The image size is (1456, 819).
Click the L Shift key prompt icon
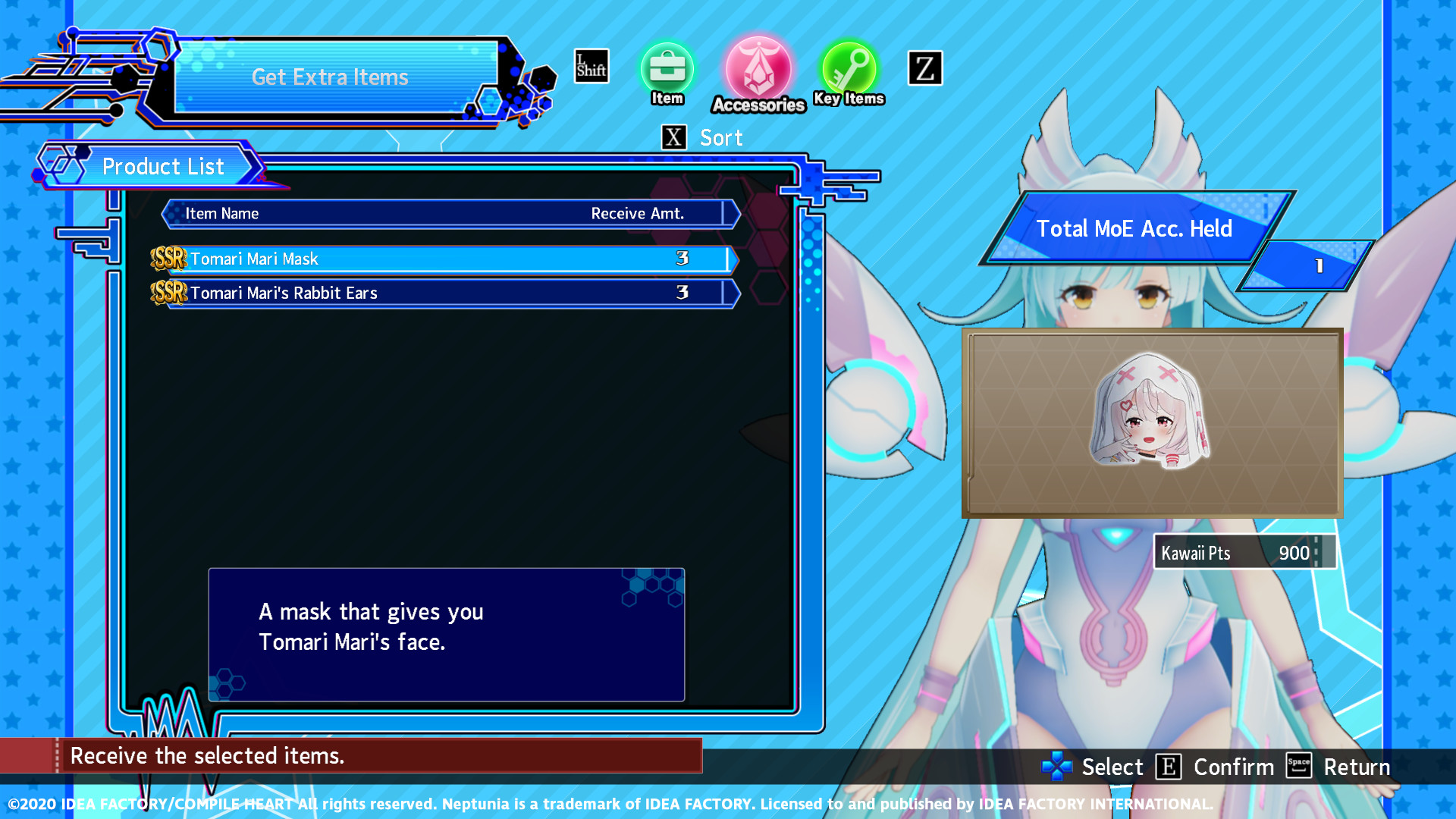591,67
